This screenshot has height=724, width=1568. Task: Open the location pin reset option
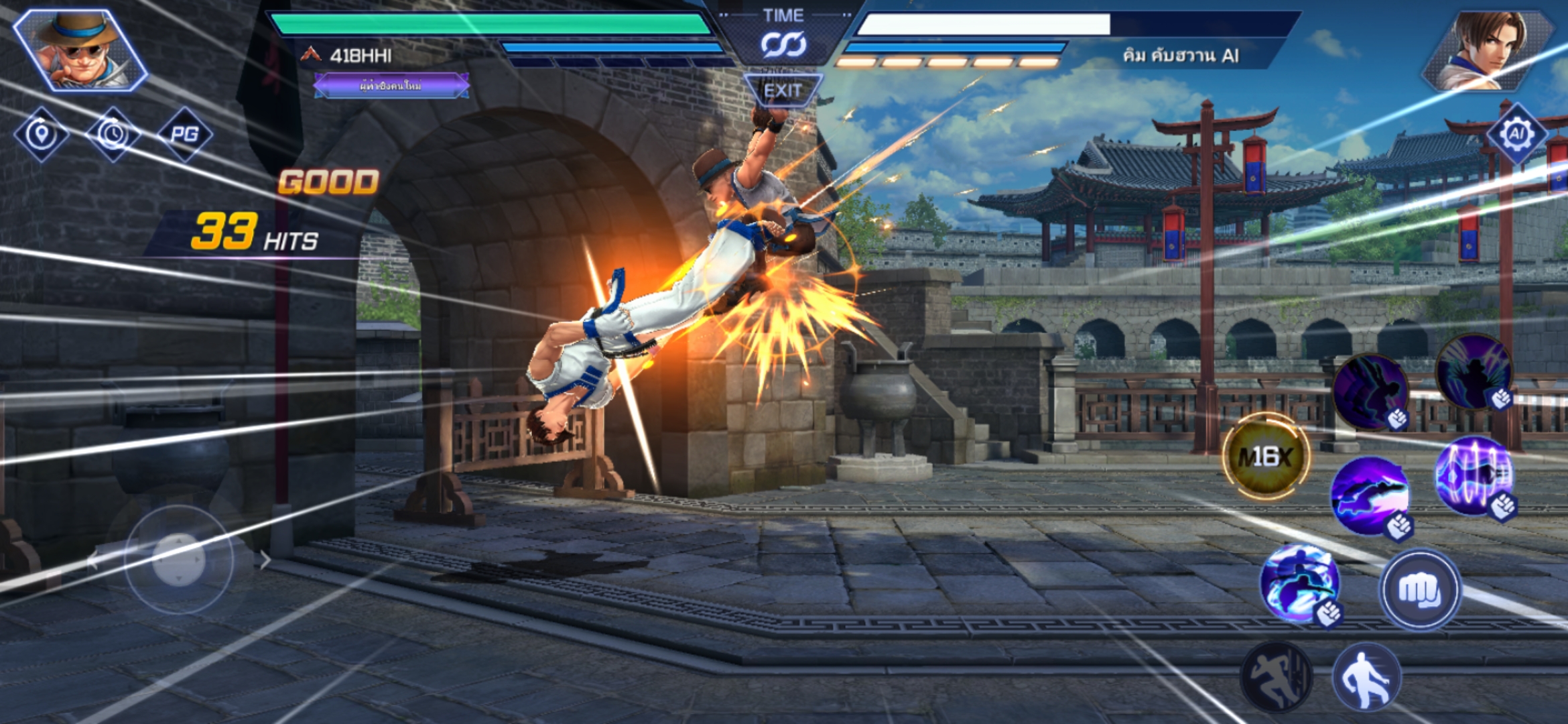tap(42, 134)
